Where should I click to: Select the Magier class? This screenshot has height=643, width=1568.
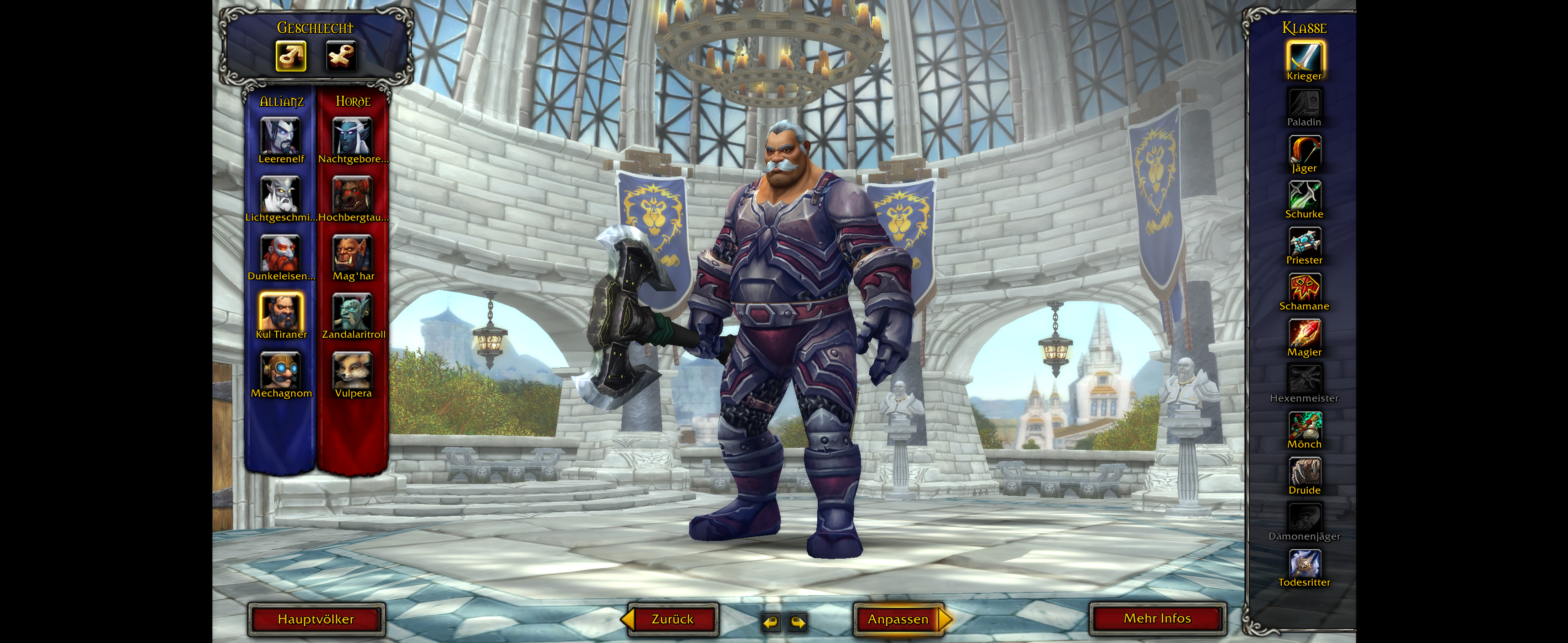(1304, 334)
